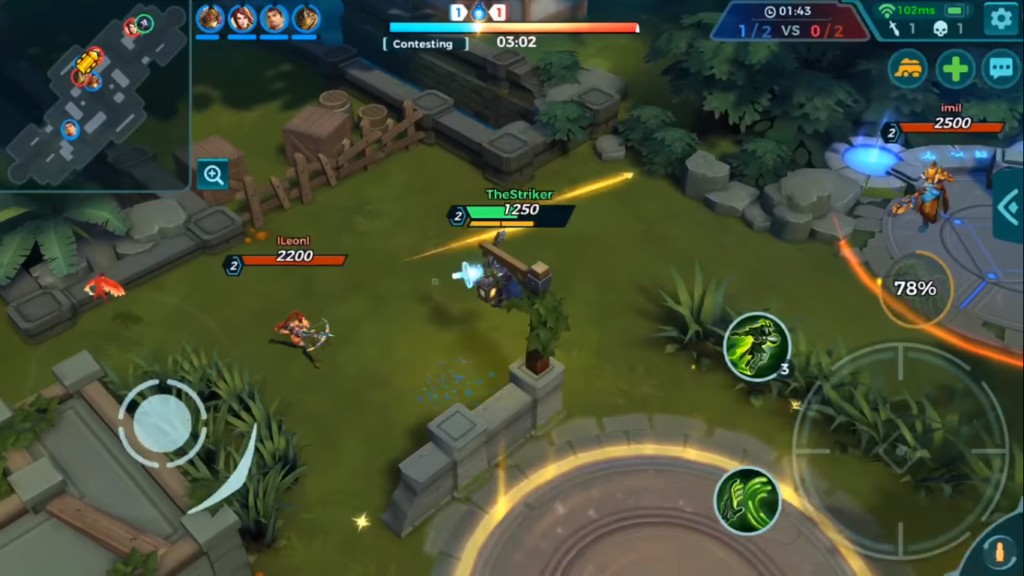The image size is (1024, 576).
Task: Select the third teammate portrait
Action: click(x=274, y=18)
